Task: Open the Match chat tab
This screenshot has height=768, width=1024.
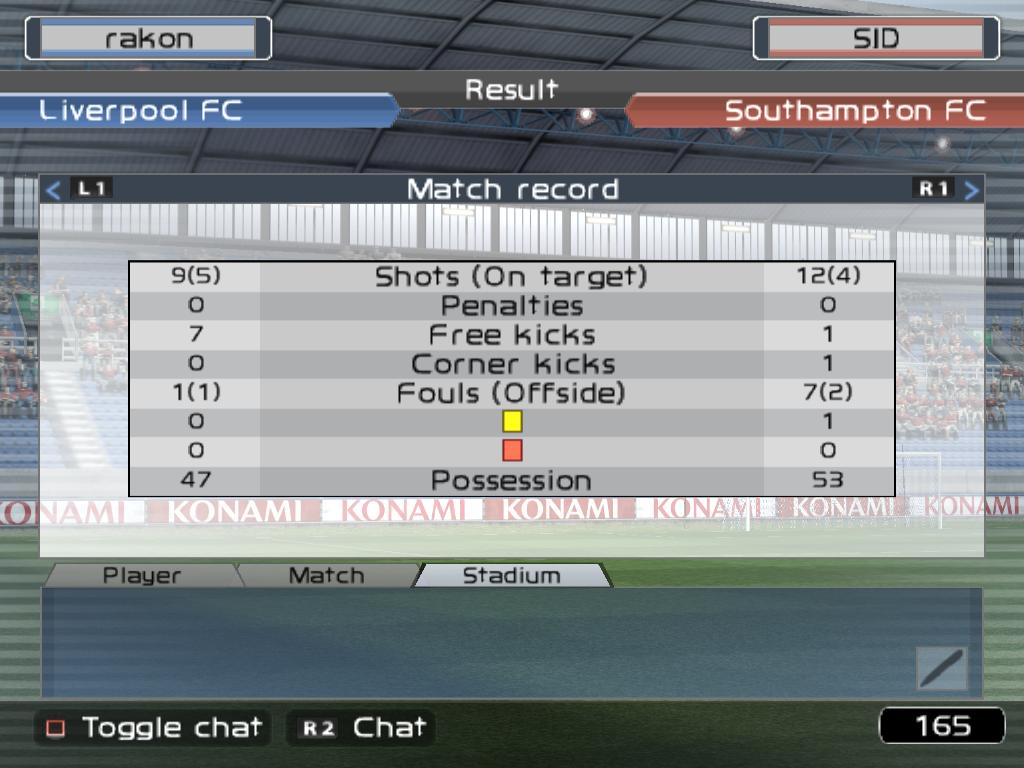Action: (326, 575)
